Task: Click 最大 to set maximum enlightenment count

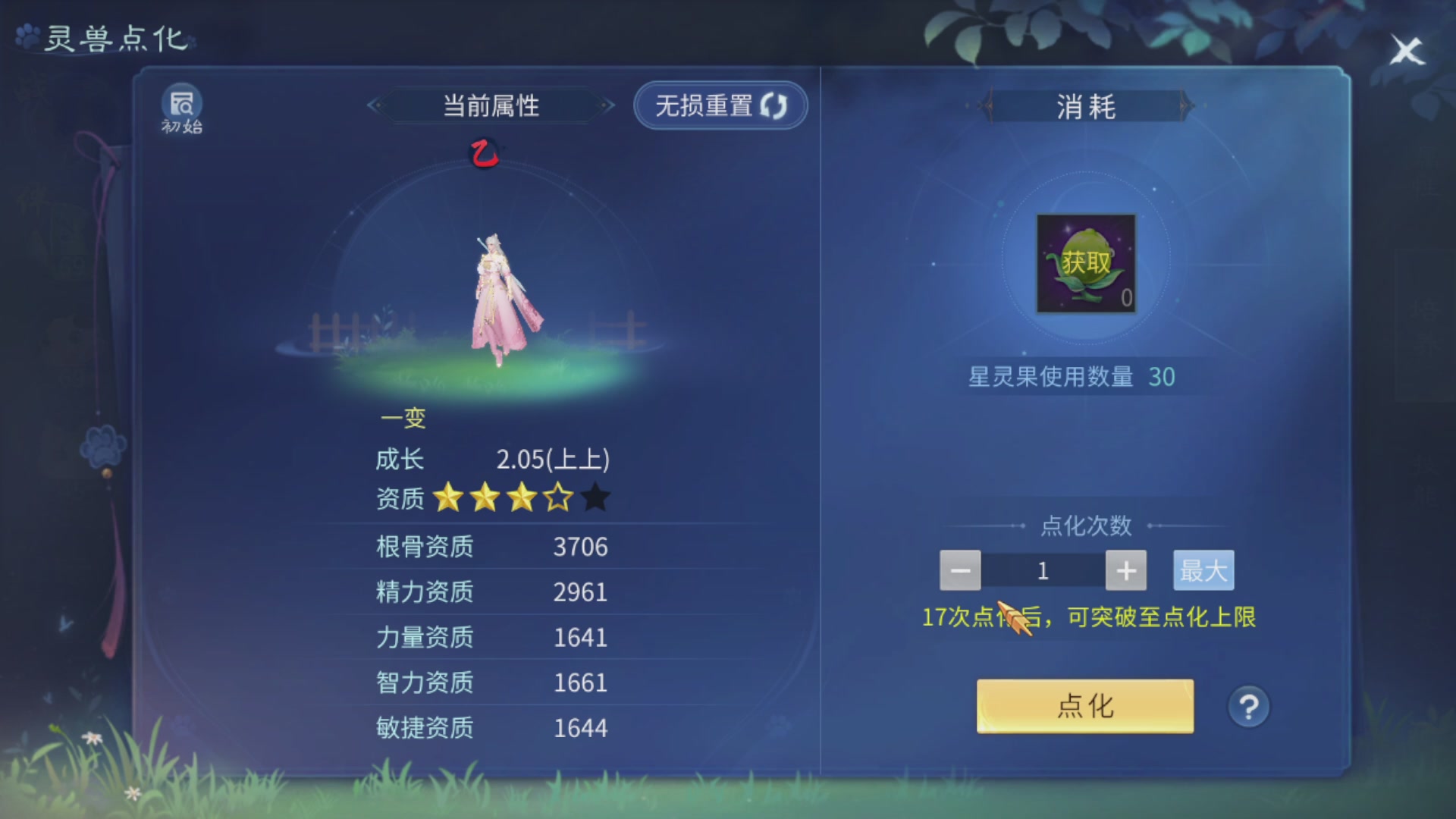Action: tap(1203, 570)
